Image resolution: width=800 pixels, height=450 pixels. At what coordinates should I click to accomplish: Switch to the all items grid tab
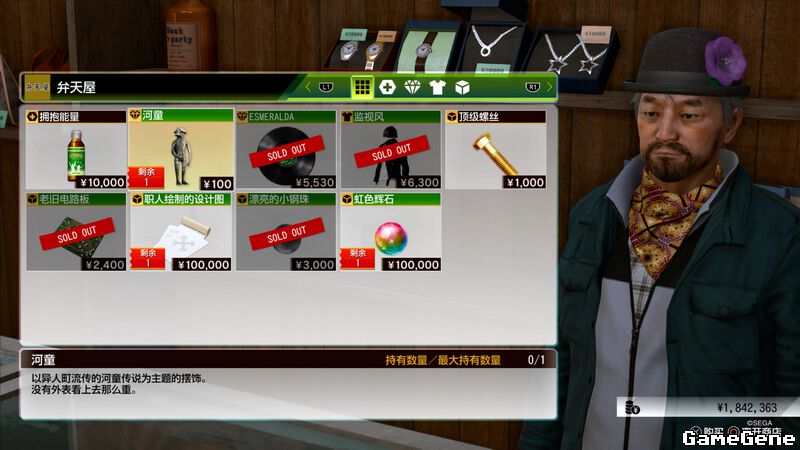pyautogui.click(x=362, y=87)
